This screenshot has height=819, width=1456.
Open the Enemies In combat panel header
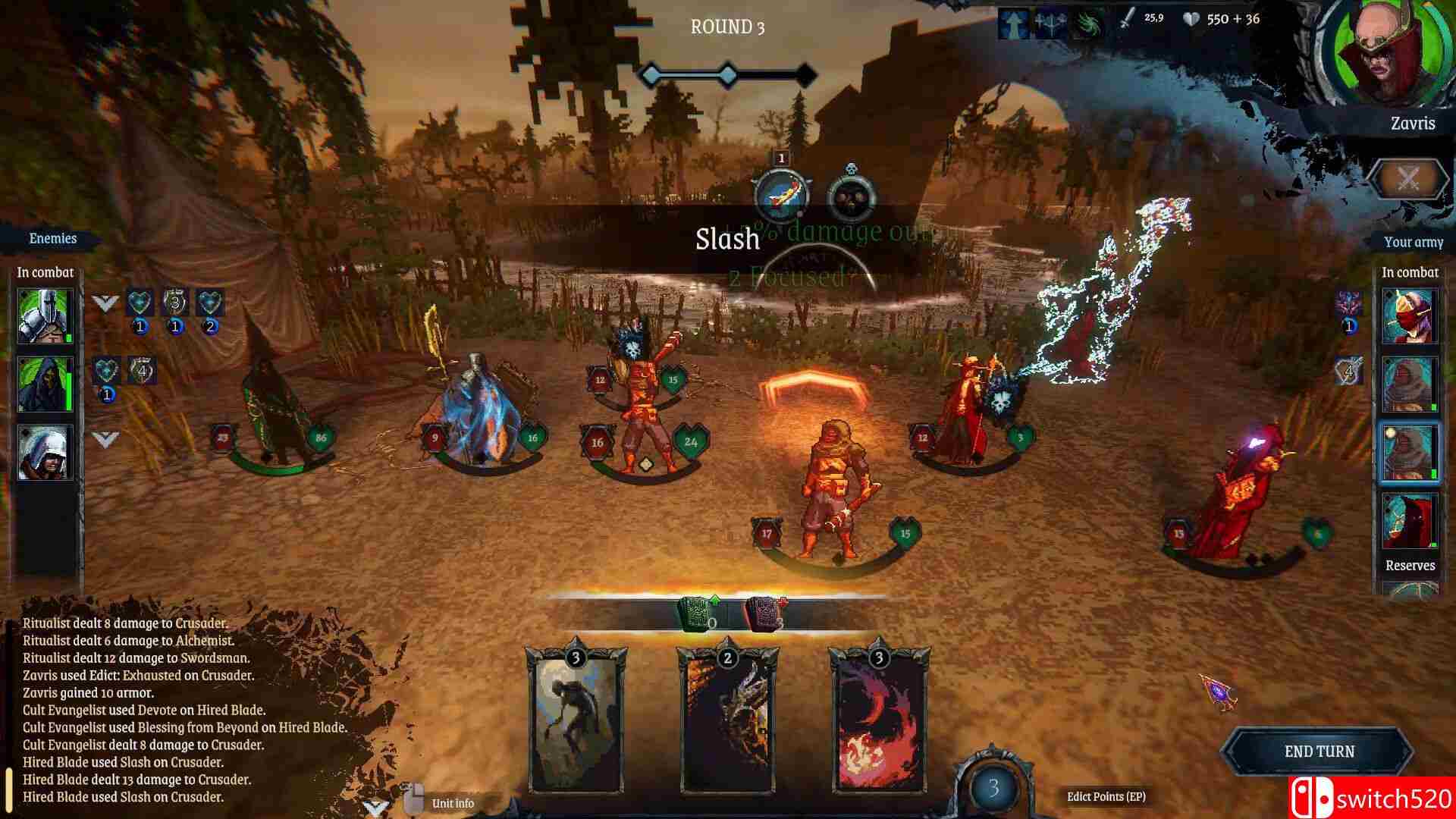tap(45, 272)
